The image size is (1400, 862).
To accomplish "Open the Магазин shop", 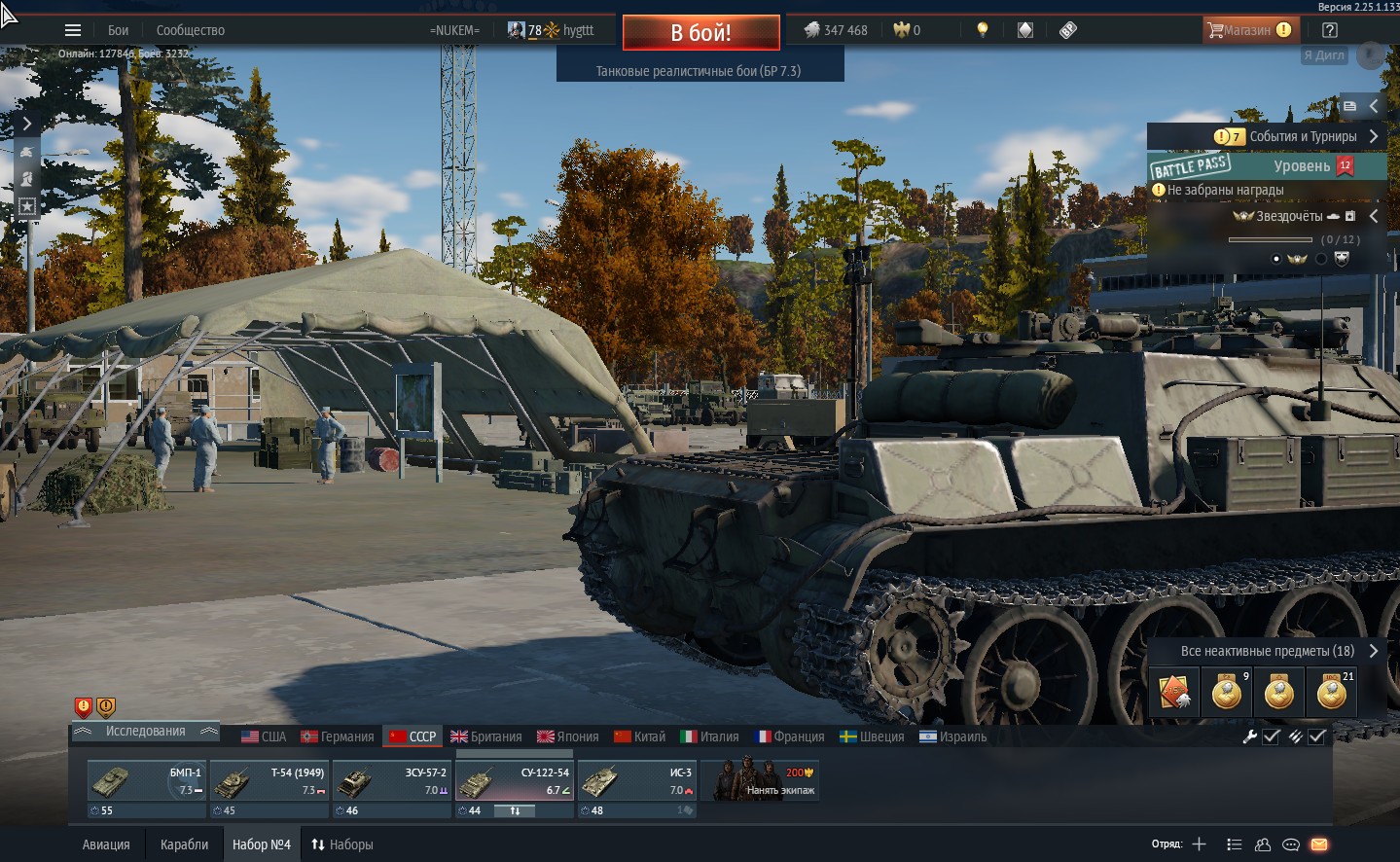I will click(x=1248, y=30).
